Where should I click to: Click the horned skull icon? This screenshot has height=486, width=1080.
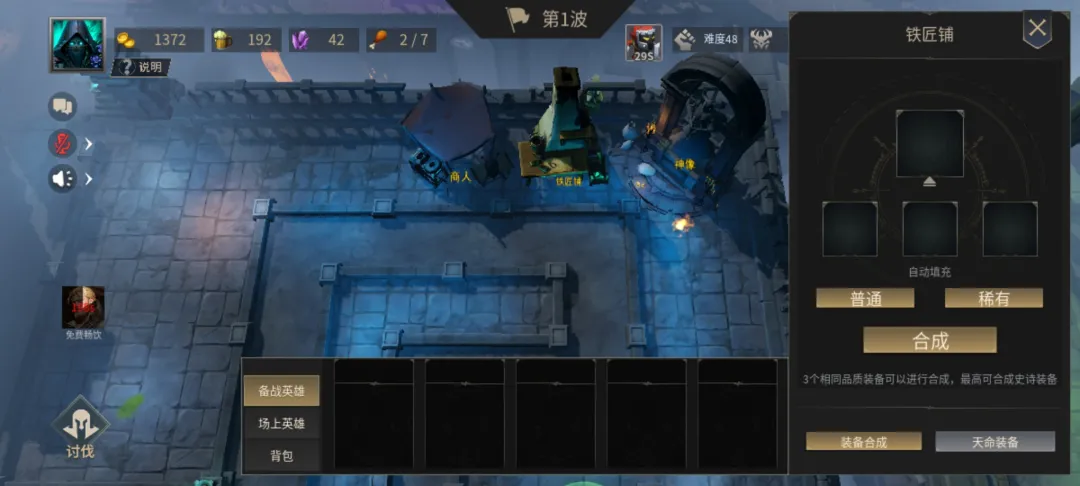point(763,40)
